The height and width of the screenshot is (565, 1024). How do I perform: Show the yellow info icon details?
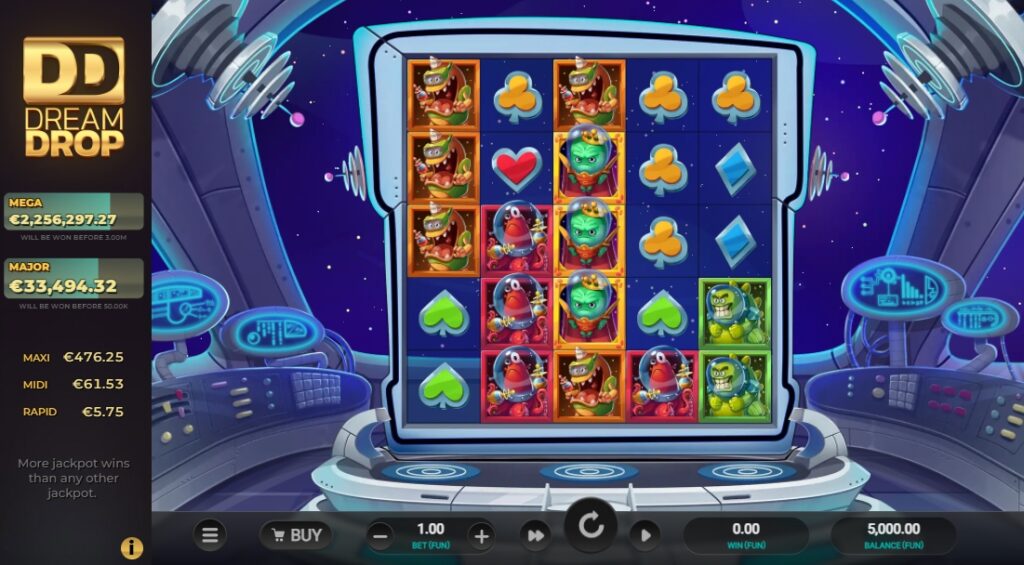(132, 547)
